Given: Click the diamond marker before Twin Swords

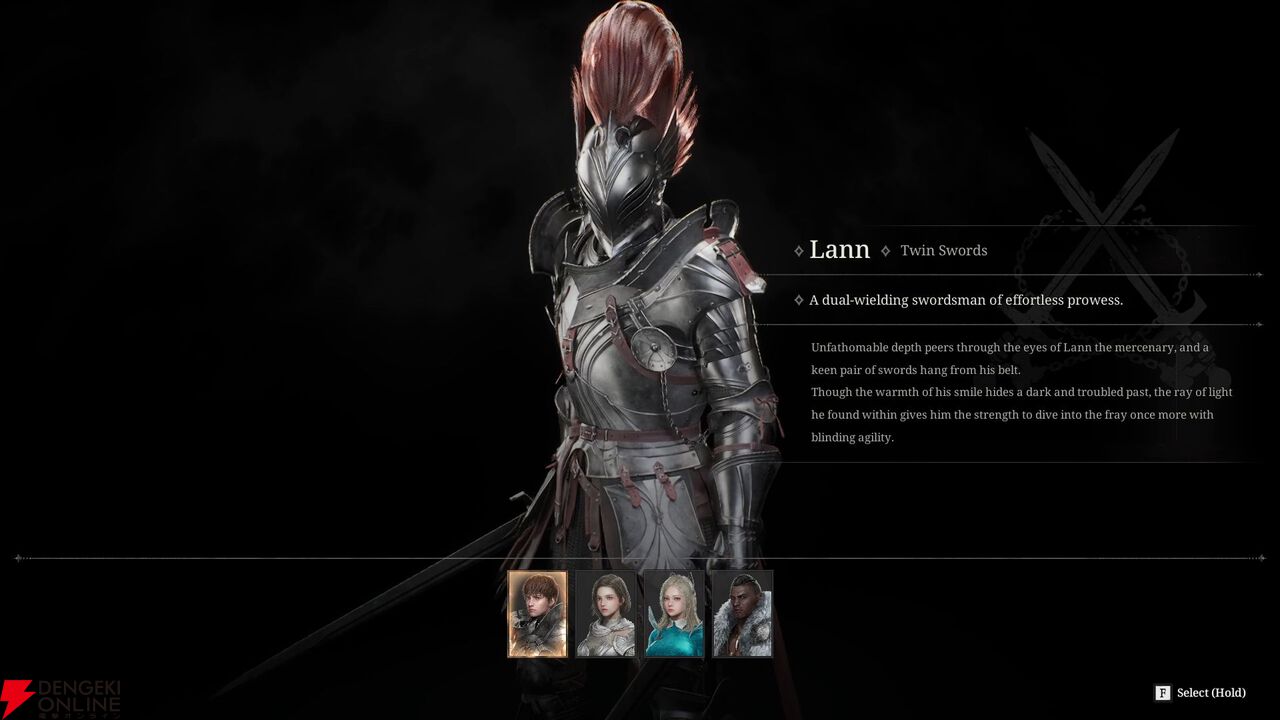Looking at the screenshot, I should 885,250.
